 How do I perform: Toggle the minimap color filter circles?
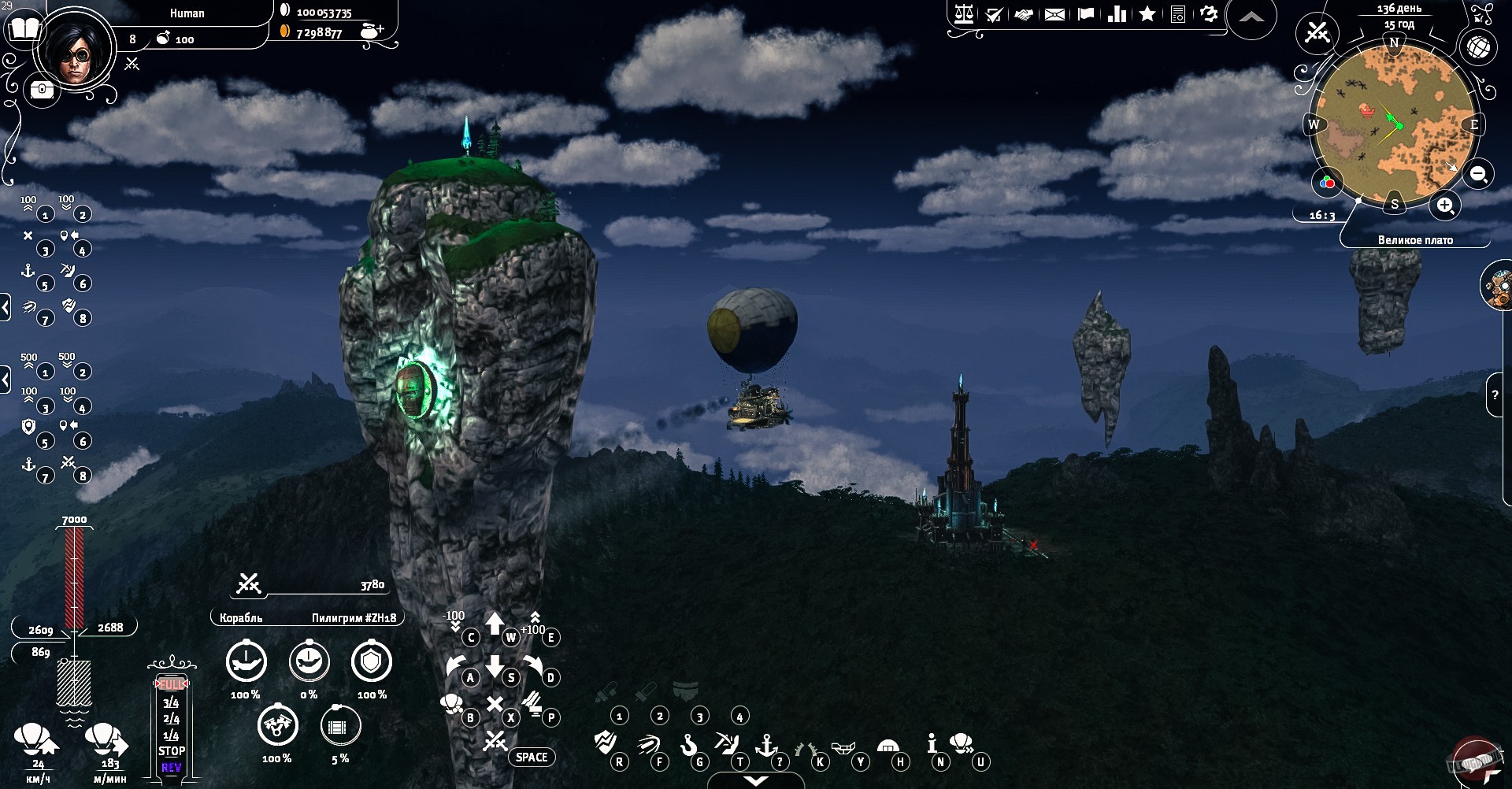coord(1328,183)
